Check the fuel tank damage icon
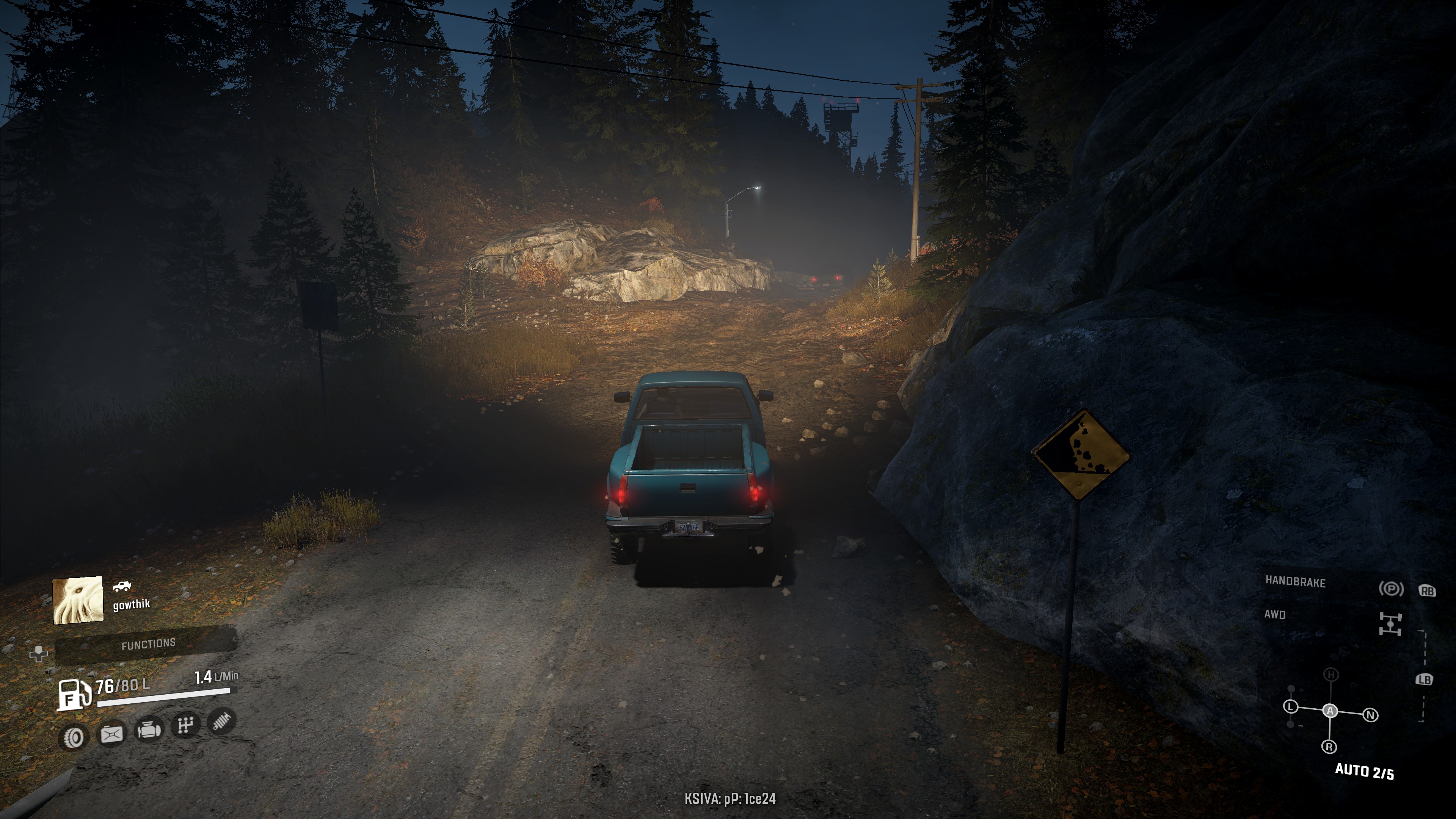The height and width of the screenshot is (819, 1456). click(x=111, y=734)
